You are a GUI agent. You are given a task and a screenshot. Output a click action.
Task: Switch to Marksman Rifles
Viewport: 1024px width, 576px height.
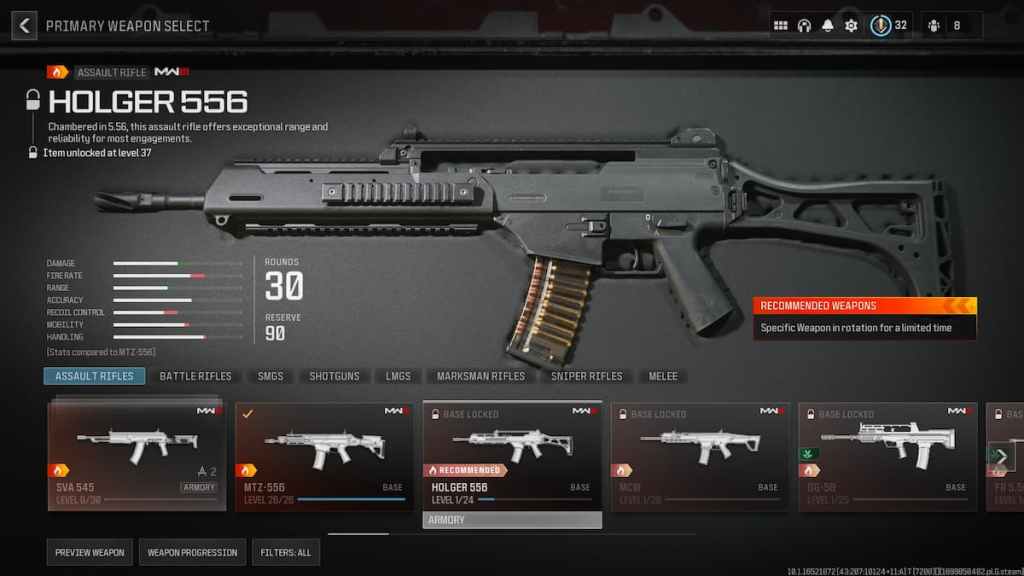480,376
